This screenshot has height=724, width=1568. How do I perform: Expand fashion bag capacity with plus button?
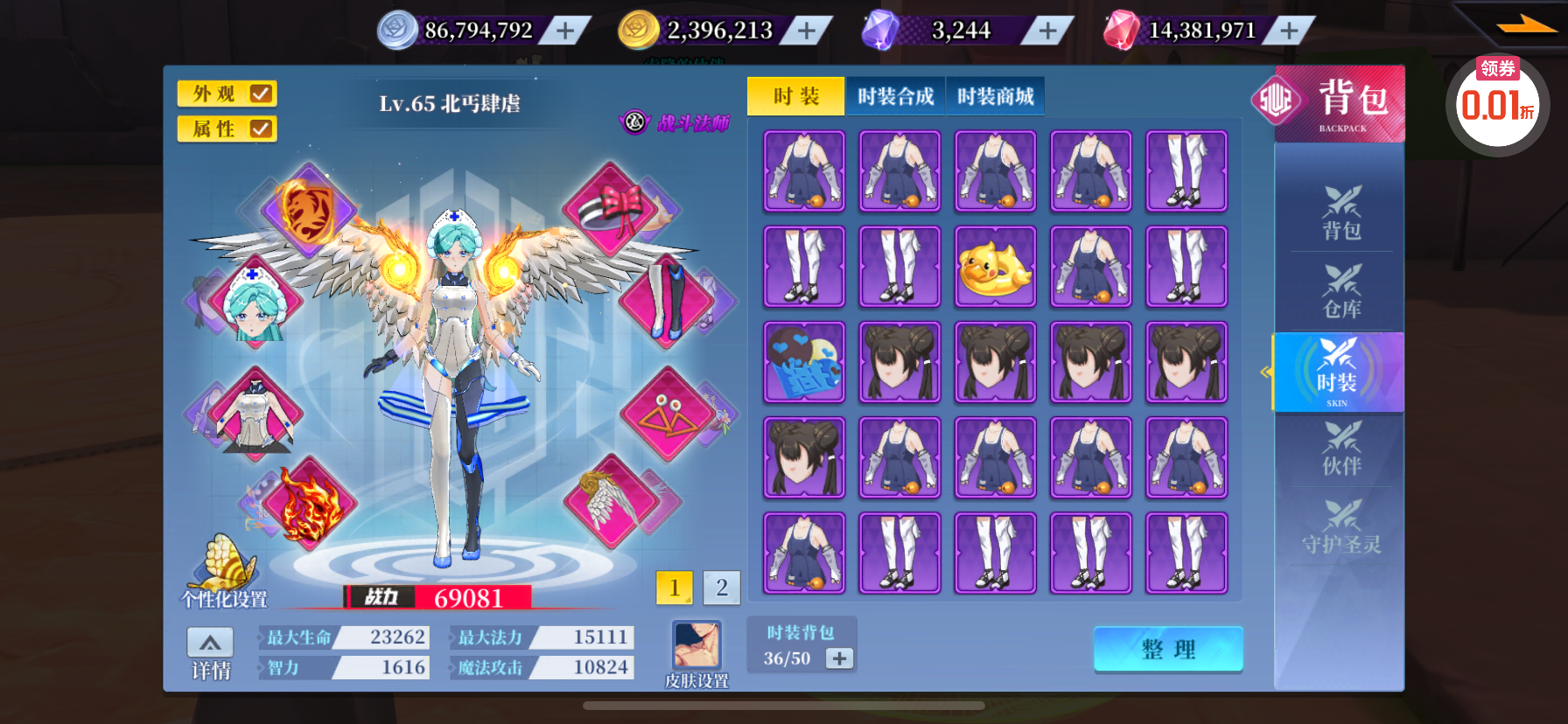click(x=839, y=658)
